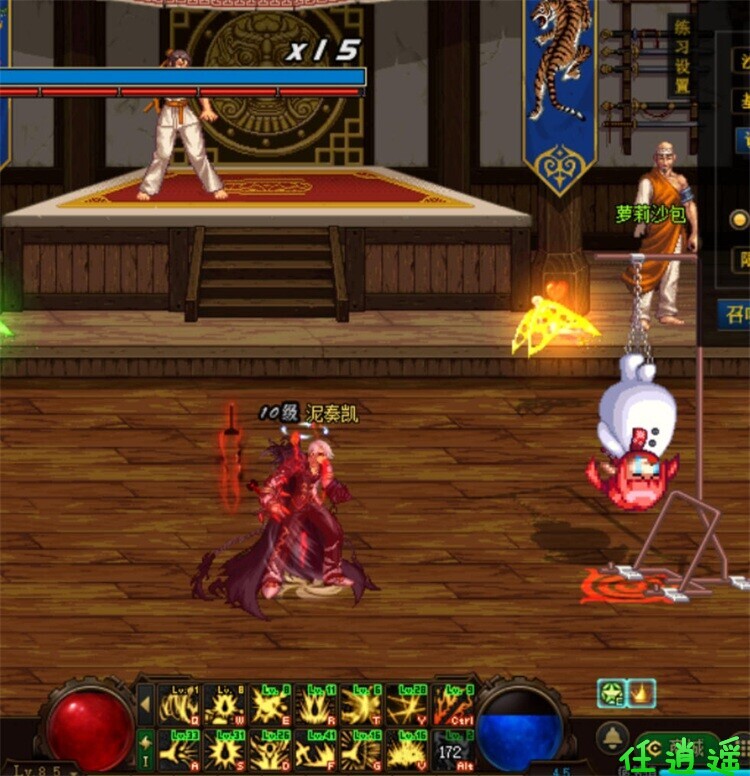
Task: Click the green star buff icon
Action: 610,692
